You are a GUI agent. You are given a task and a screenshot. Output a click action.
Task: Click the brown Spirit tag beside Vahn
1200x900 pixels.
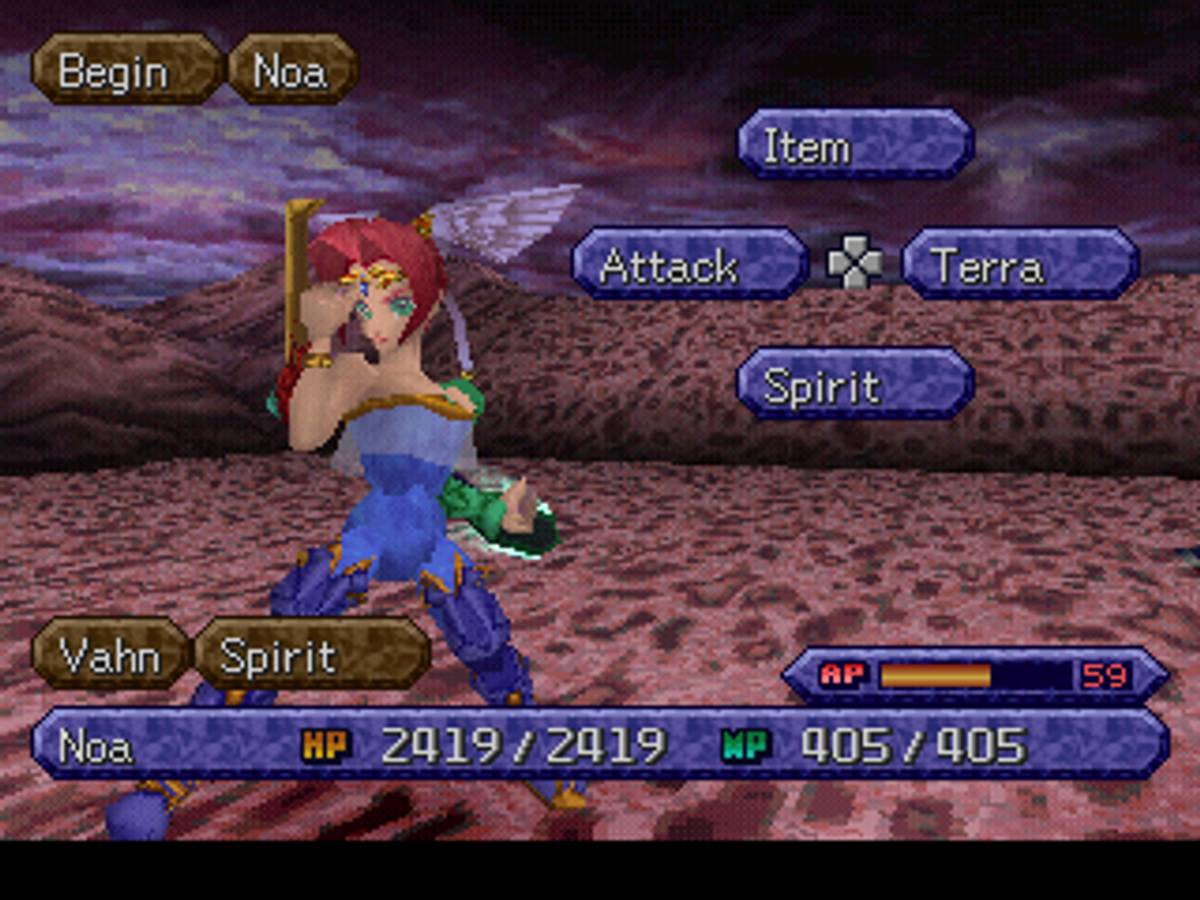[311, 655]
